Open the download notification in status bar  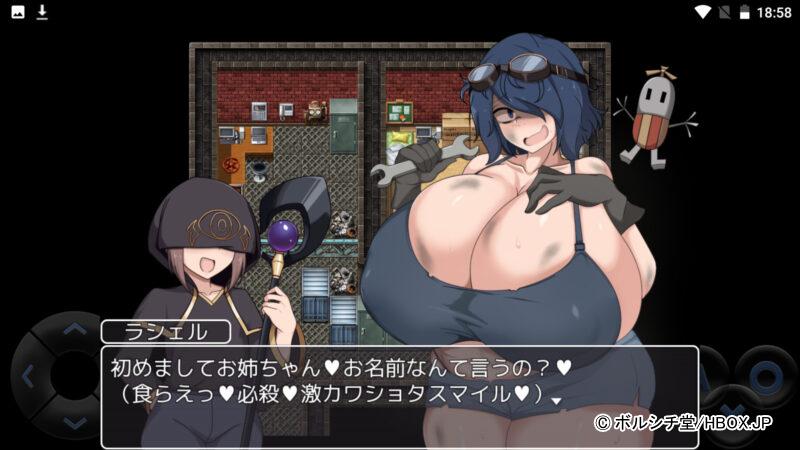click(42, 12)
